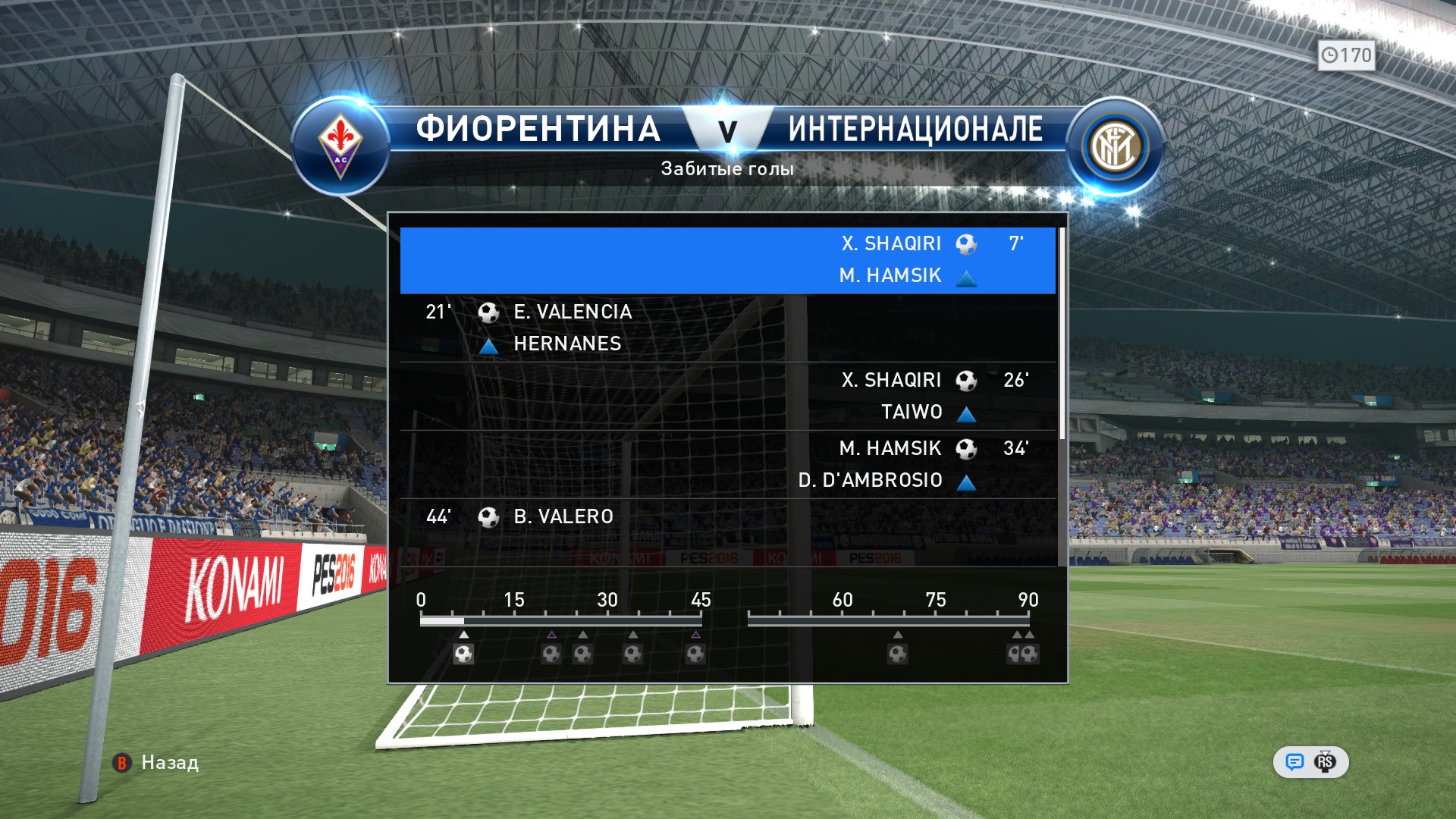
Task: Click the first goal ball on the timeline
Action: [x=463, y=654]
